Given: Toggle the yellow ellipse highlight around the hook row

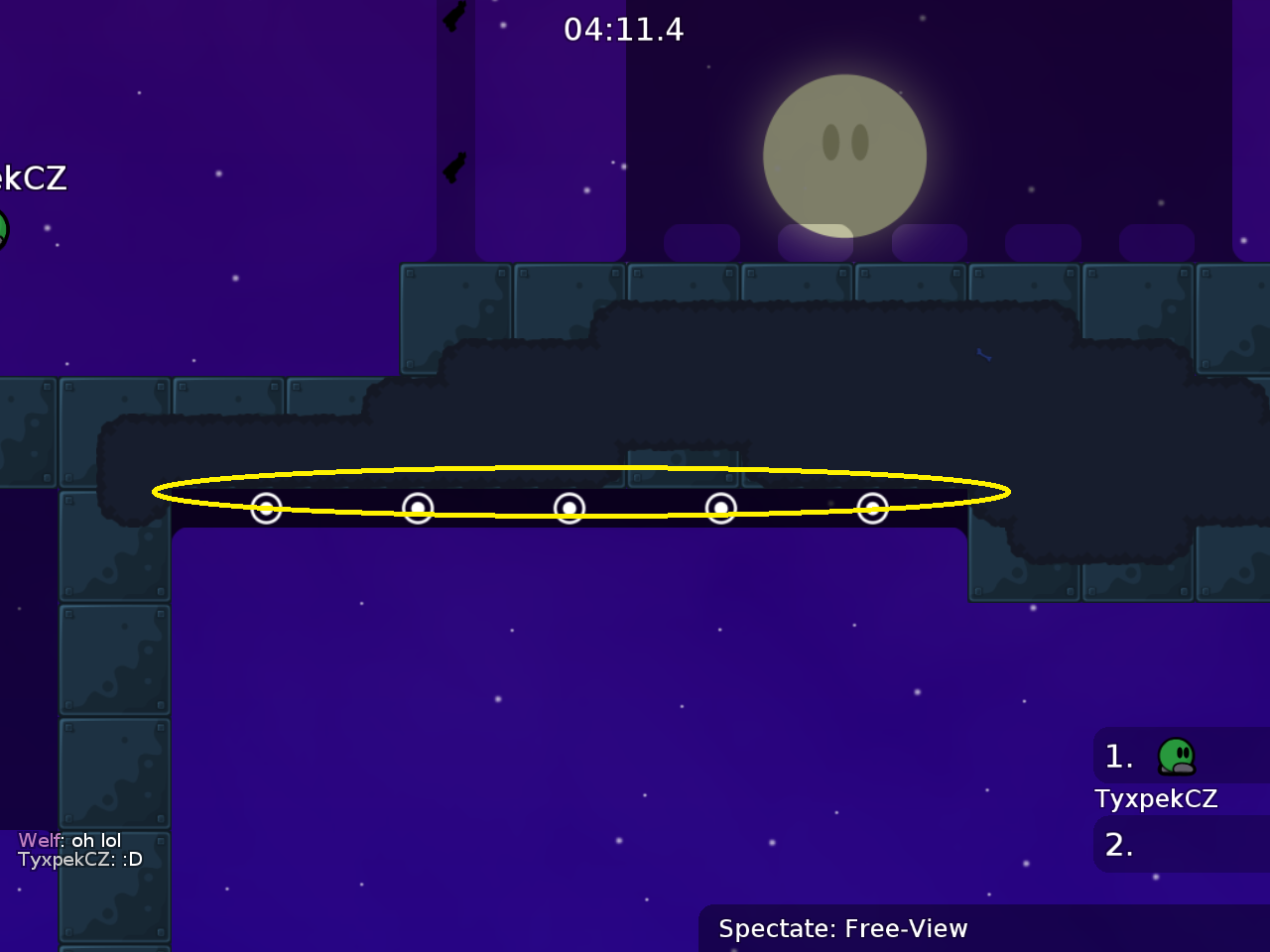Looking at the screenshot, I should [580, 466].
